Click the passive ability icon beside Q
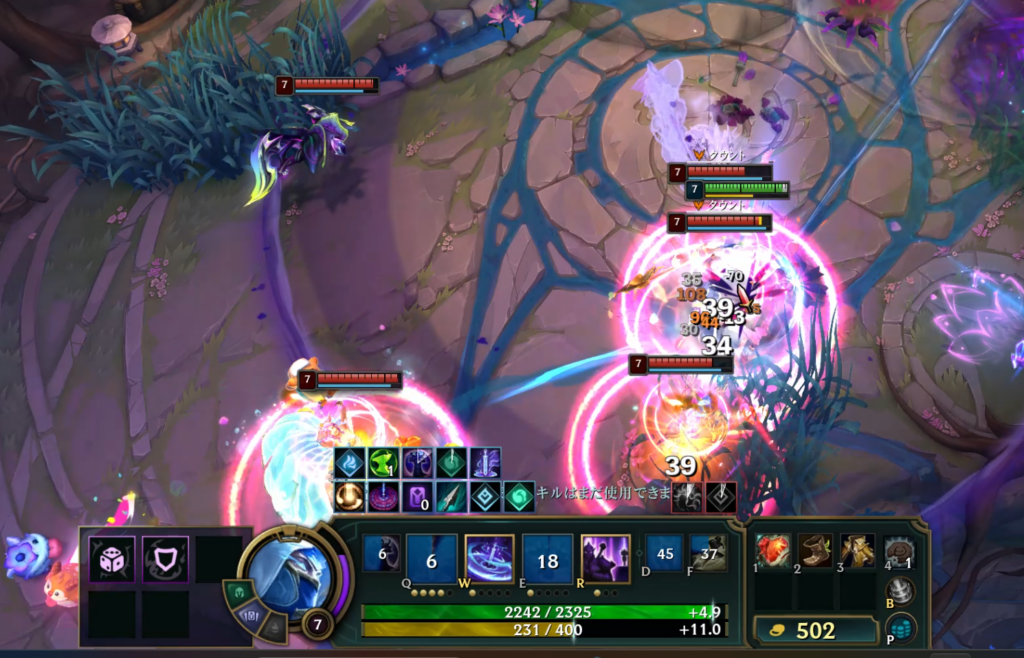The image size is (1024, 658). pos(380,553)
